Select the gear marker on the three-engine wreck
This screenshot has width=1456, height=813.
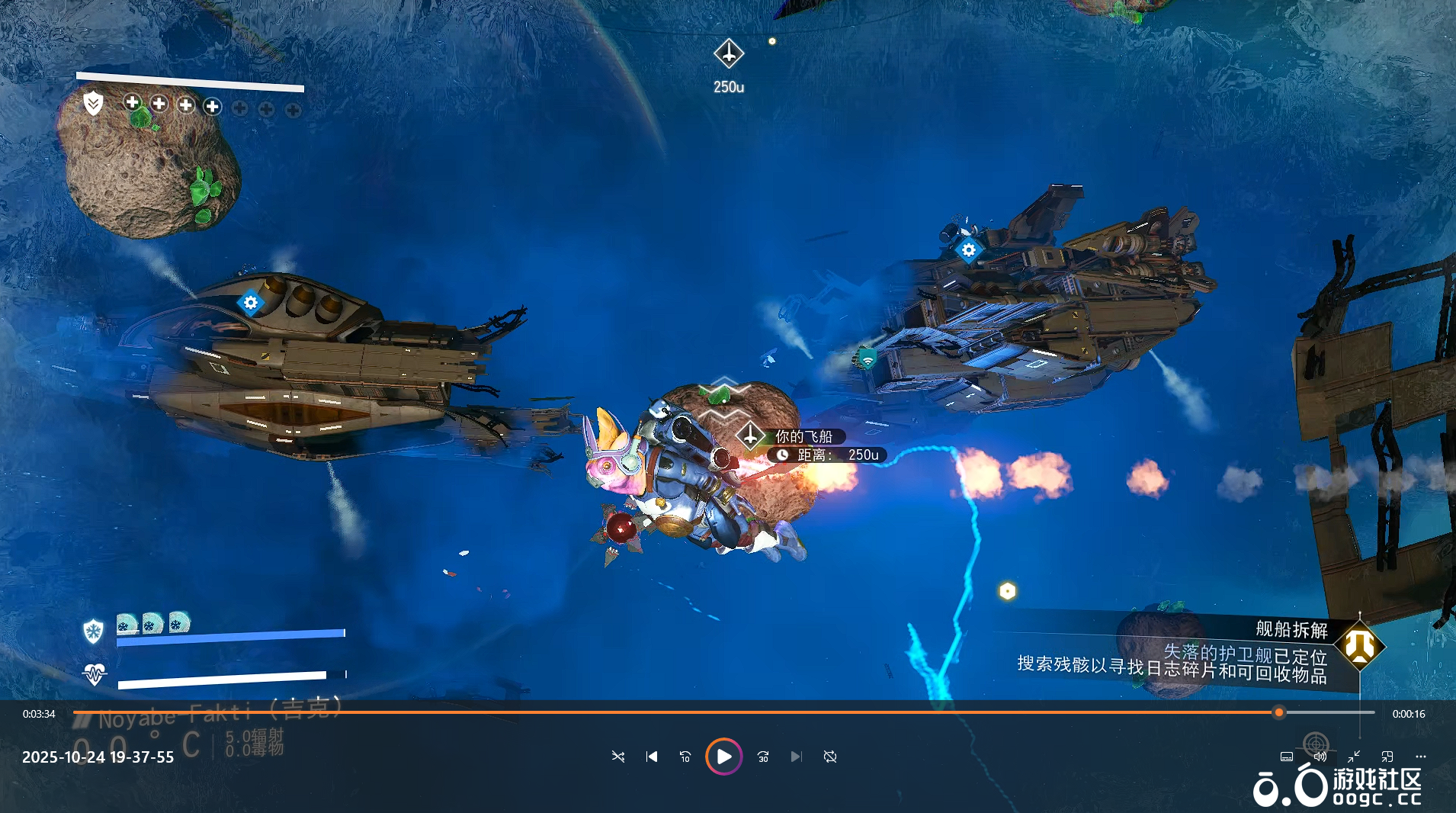pos(250,303)
